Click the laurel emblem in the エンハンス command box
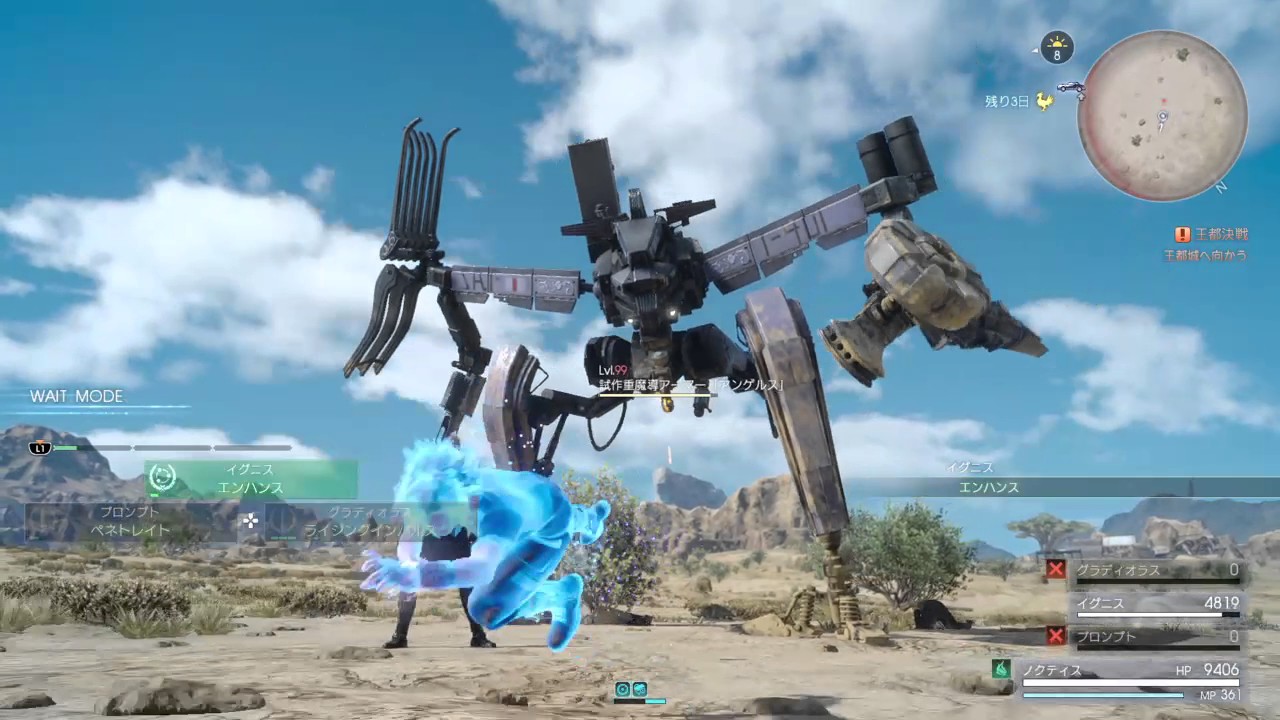Screen dimensions: 1280x720 click(163, 479)
